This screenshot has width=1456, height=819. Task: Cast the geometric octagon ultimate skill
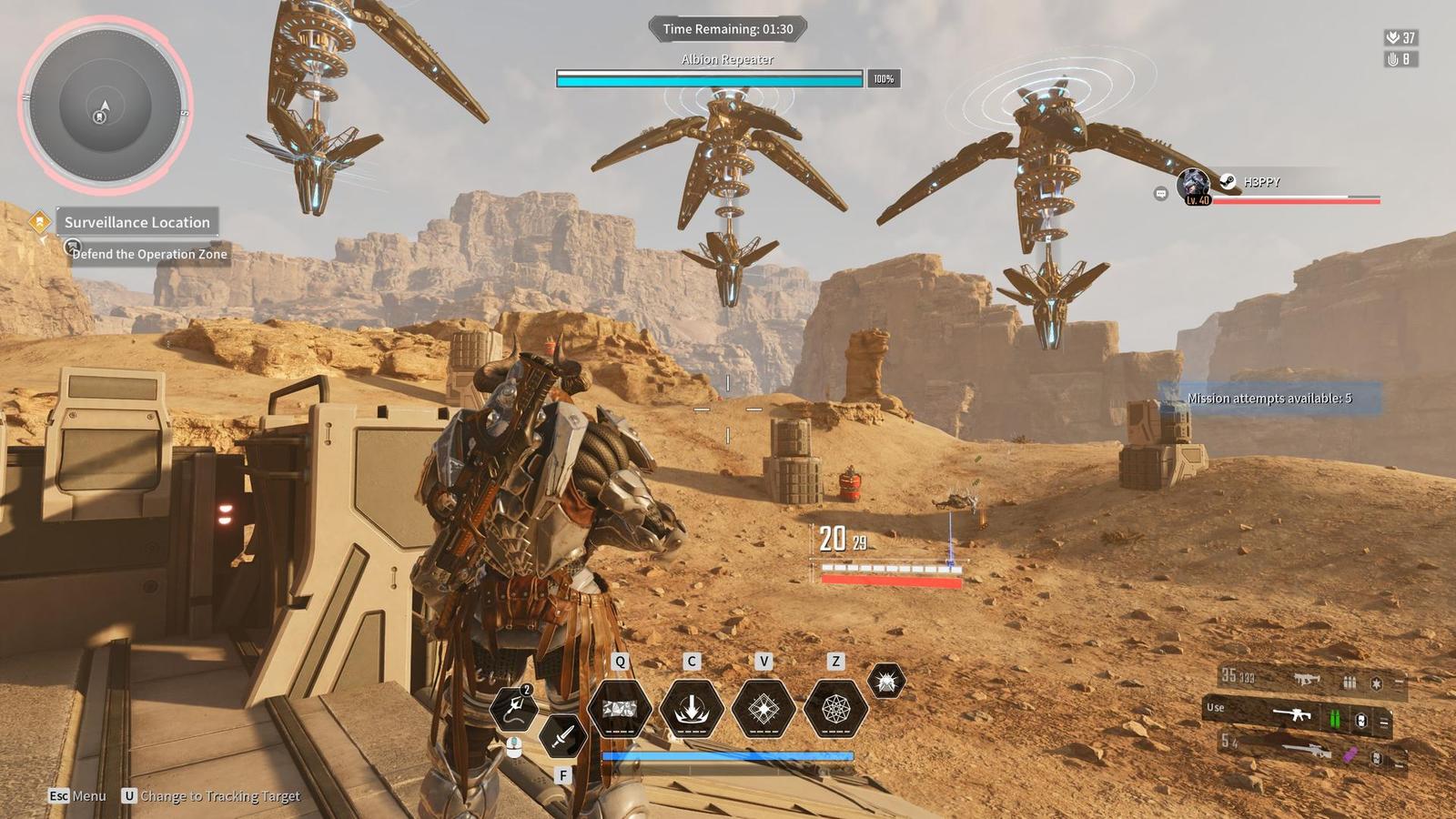tap(835, 708)
